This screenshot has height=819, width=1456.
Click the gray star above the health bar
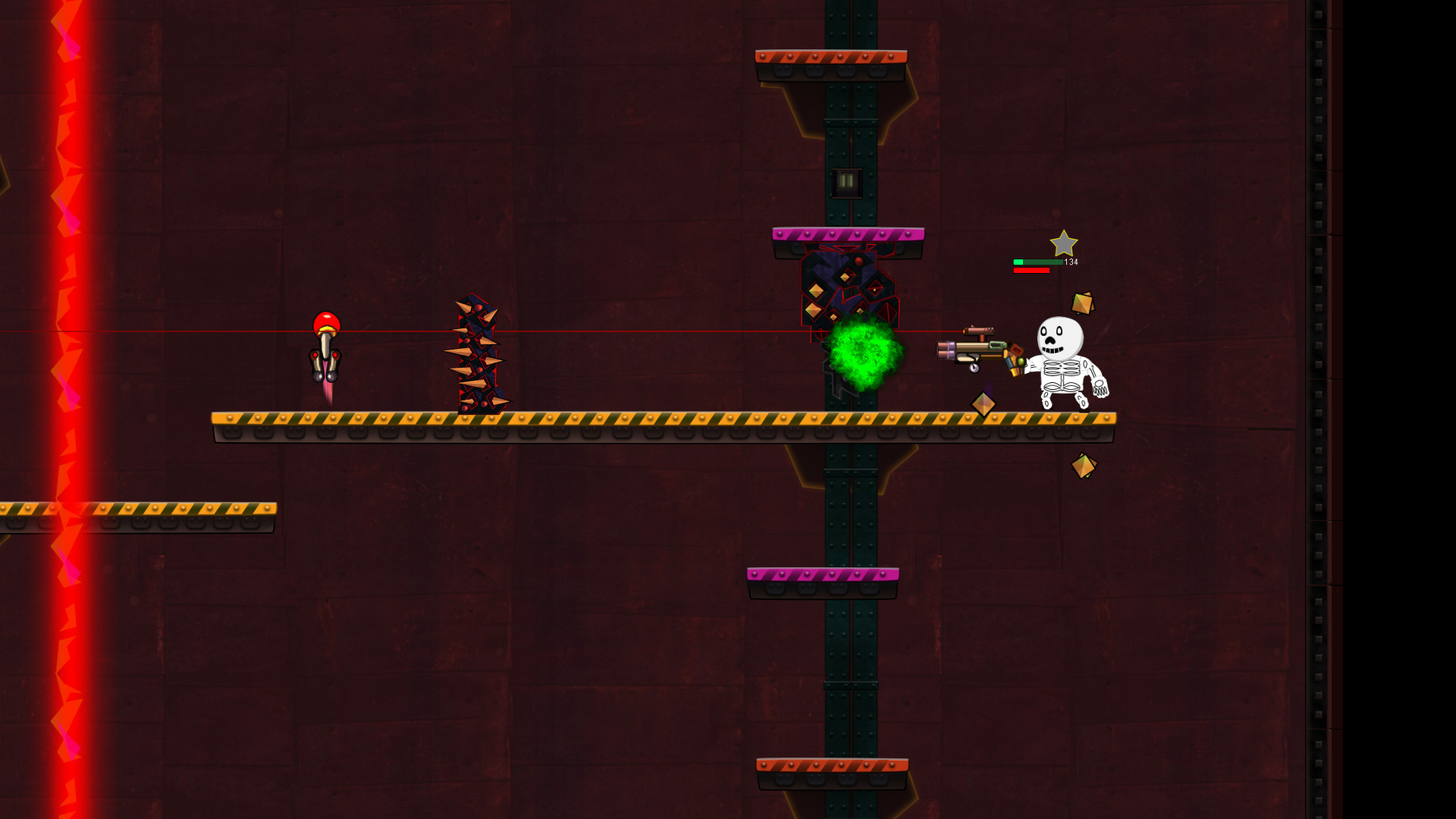(x=1065, y=244)
